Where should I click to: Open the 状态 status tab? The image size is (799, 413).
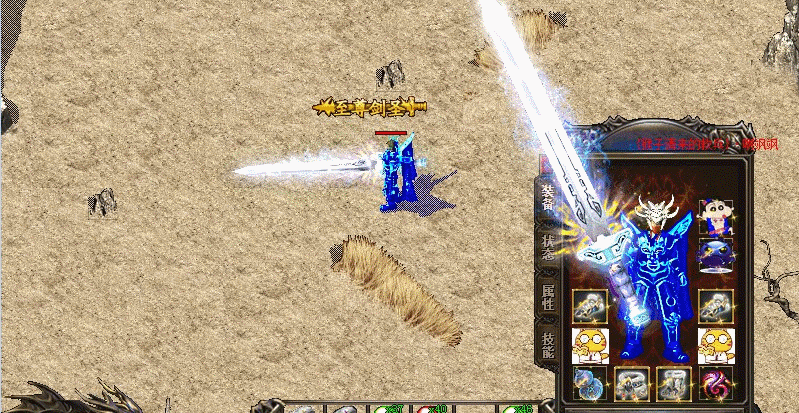click(548, 247)
